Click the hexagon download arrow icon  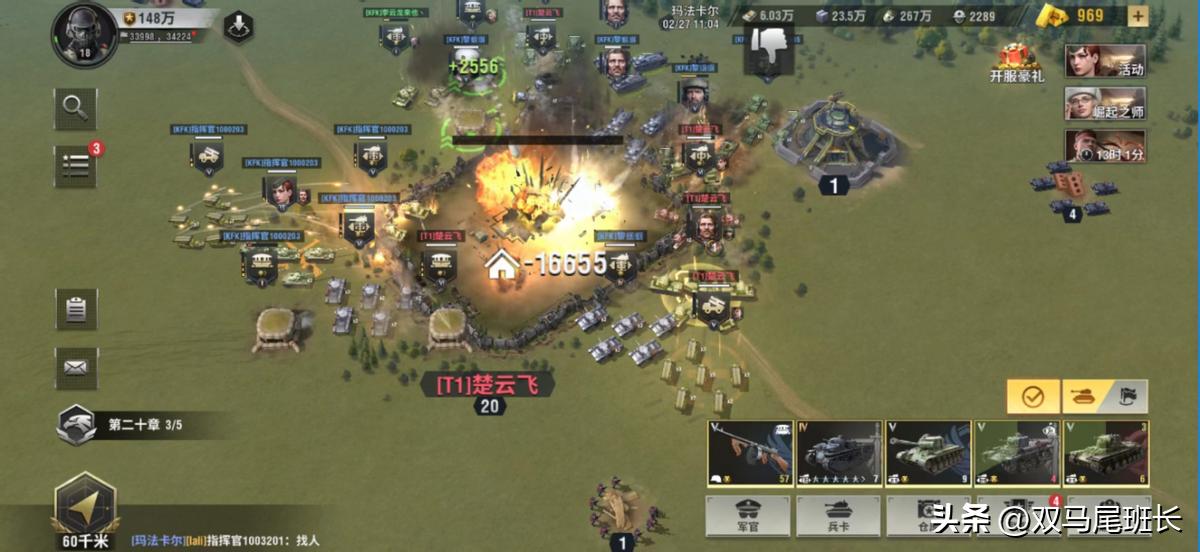[x=238, y=27]
